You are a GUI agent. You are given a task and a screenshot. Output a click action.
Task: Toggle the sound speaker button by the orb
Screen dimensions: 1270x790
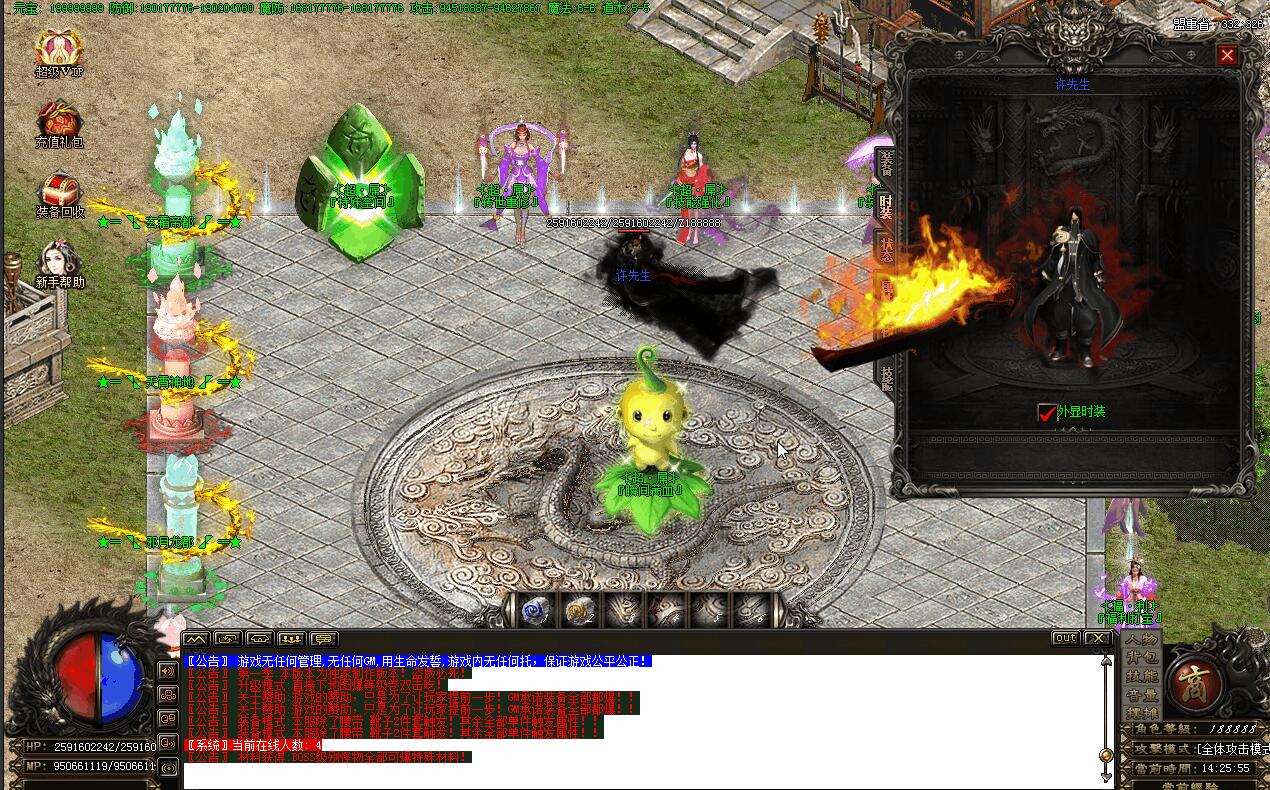point(168,669)
